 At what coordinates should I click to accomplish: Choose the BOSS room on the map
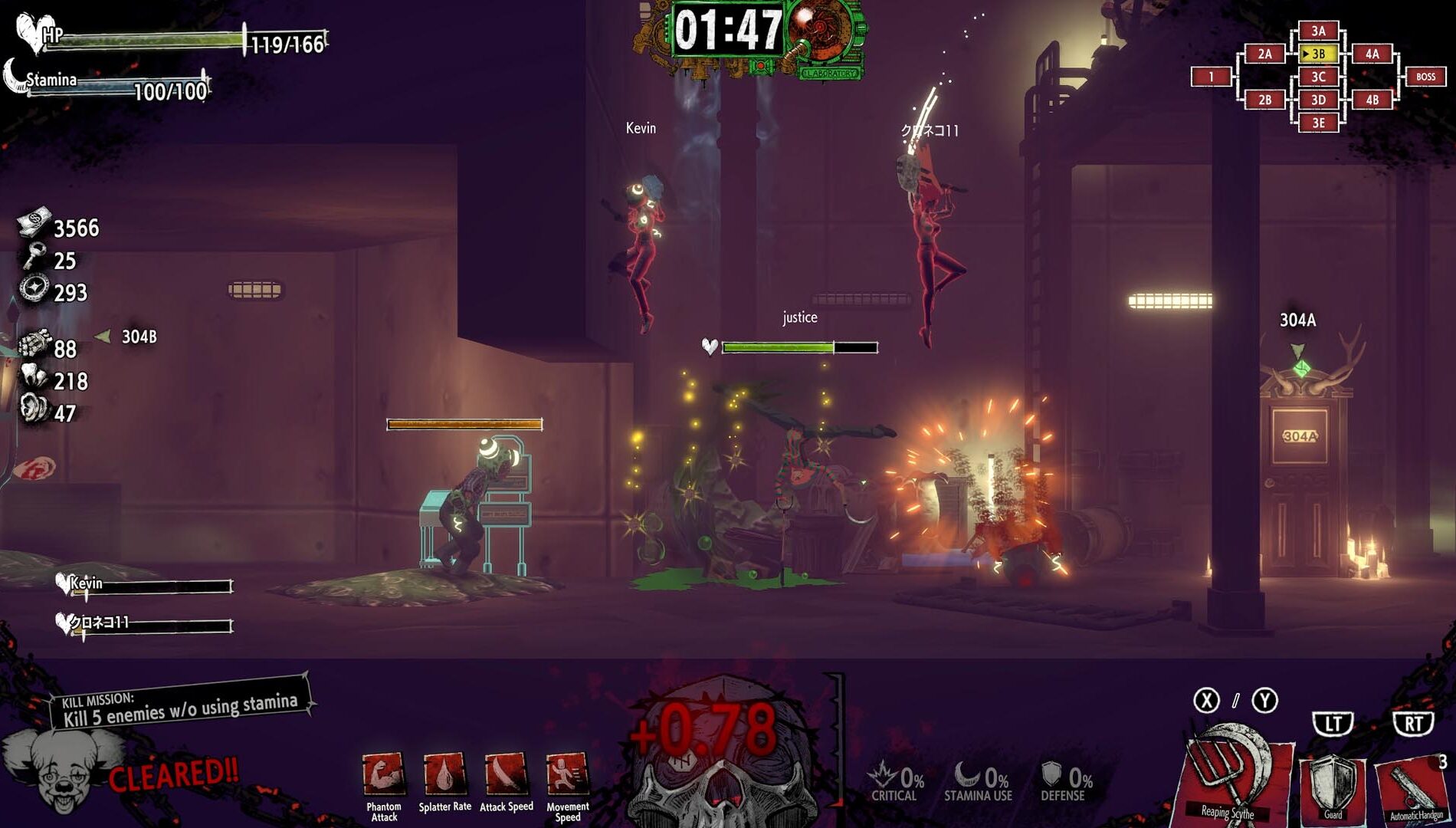tap(1425, 77)
